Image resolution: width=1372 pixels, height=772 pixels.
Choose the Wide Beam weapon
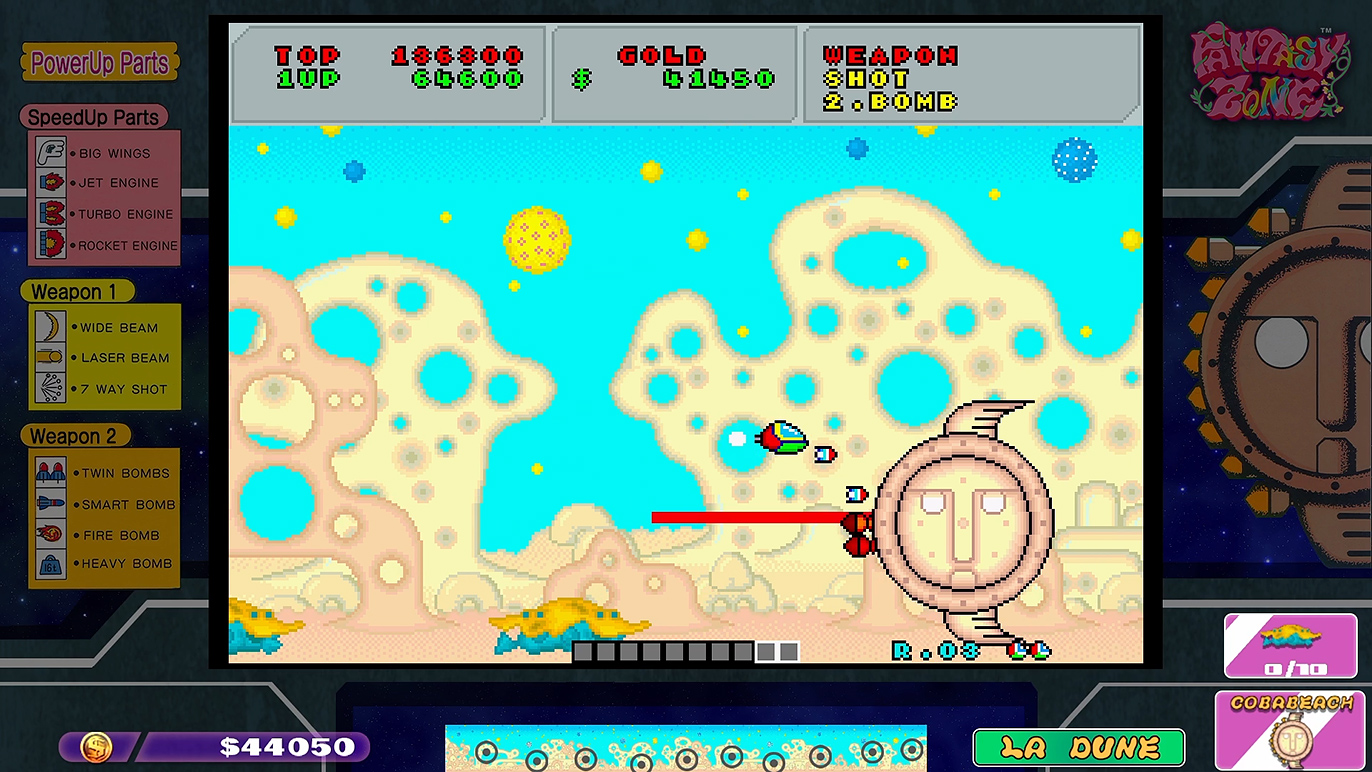[105, 327]
